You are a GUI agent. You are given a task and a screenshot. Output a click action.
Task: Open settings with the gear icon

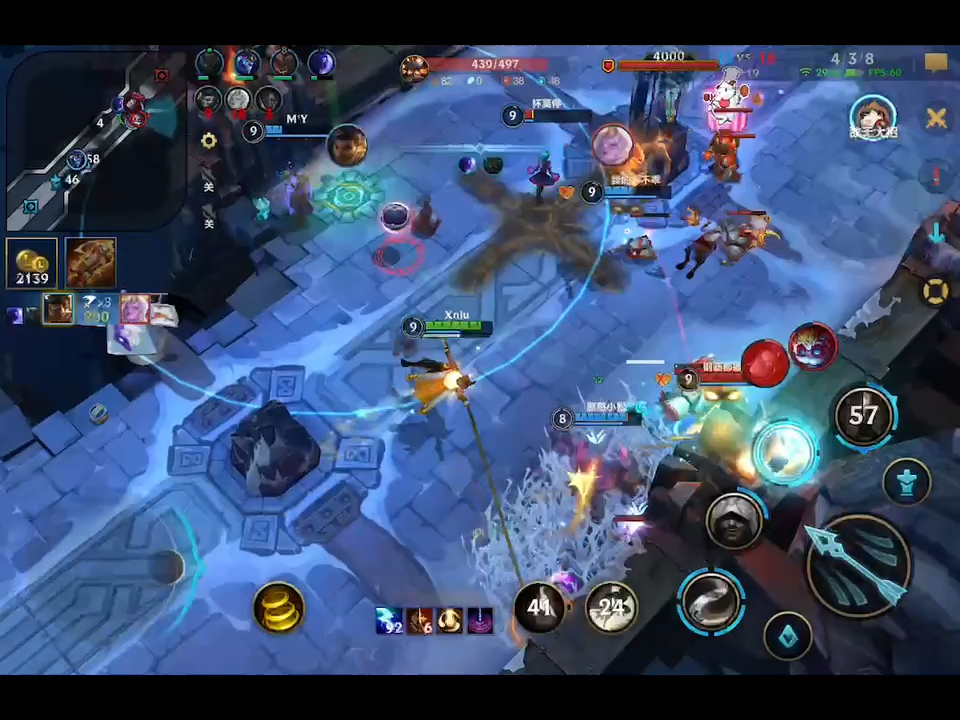pos(208,141)
